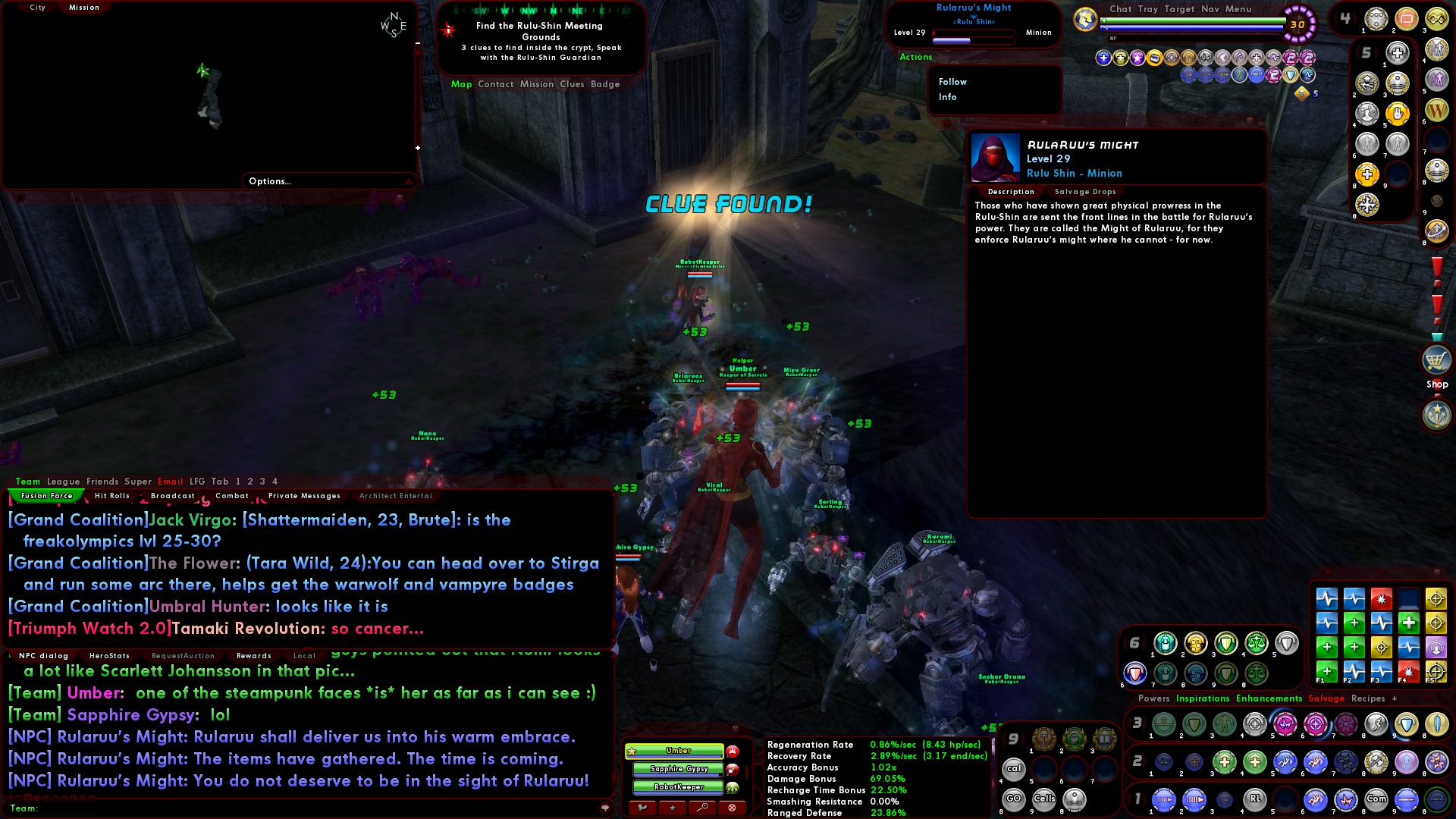Activate the GO macro in tray 9

tap(1014, 799)
